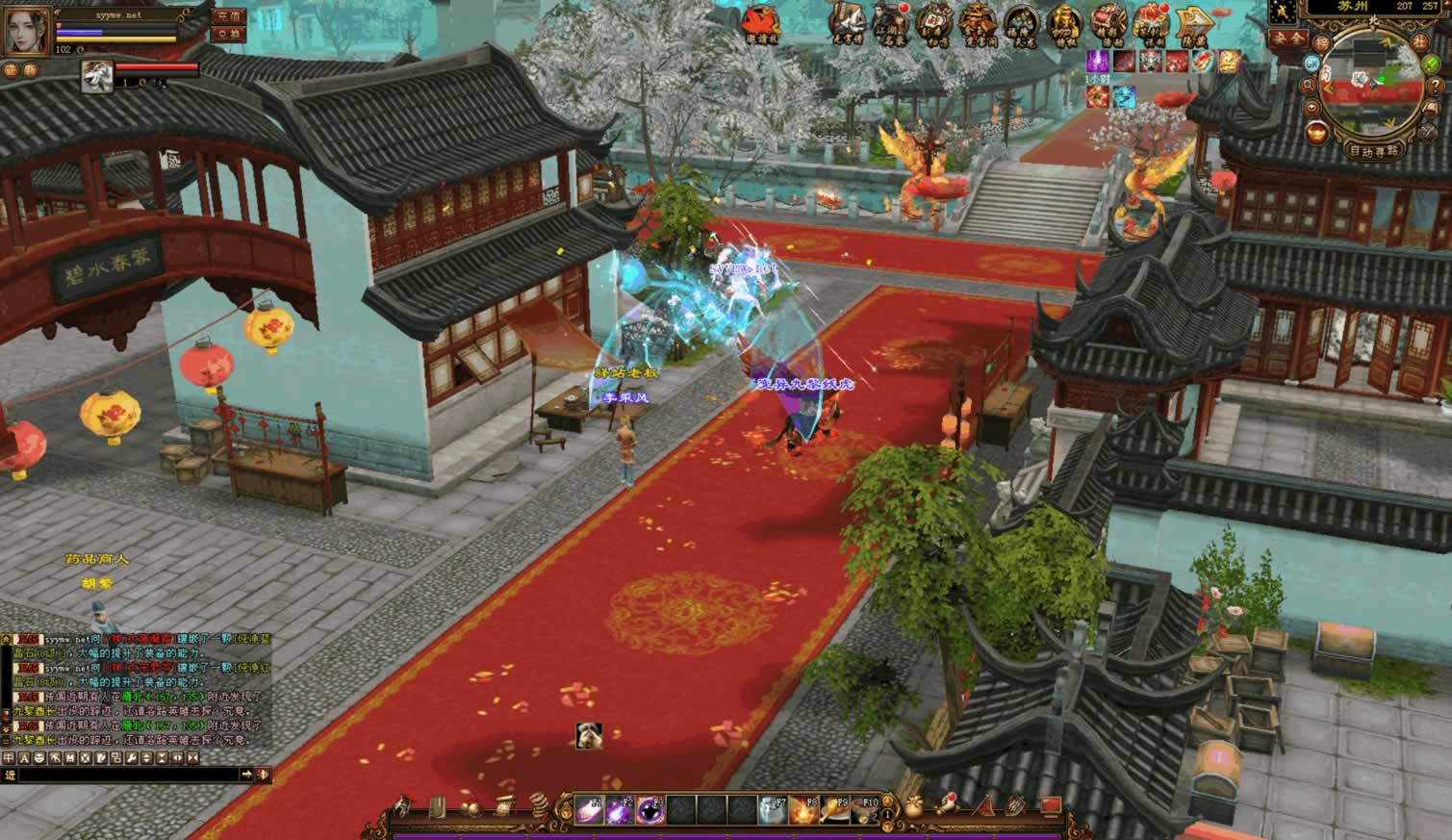
Task: Click the magnifying glass icon by the minimap
Action: point(1309,85)
